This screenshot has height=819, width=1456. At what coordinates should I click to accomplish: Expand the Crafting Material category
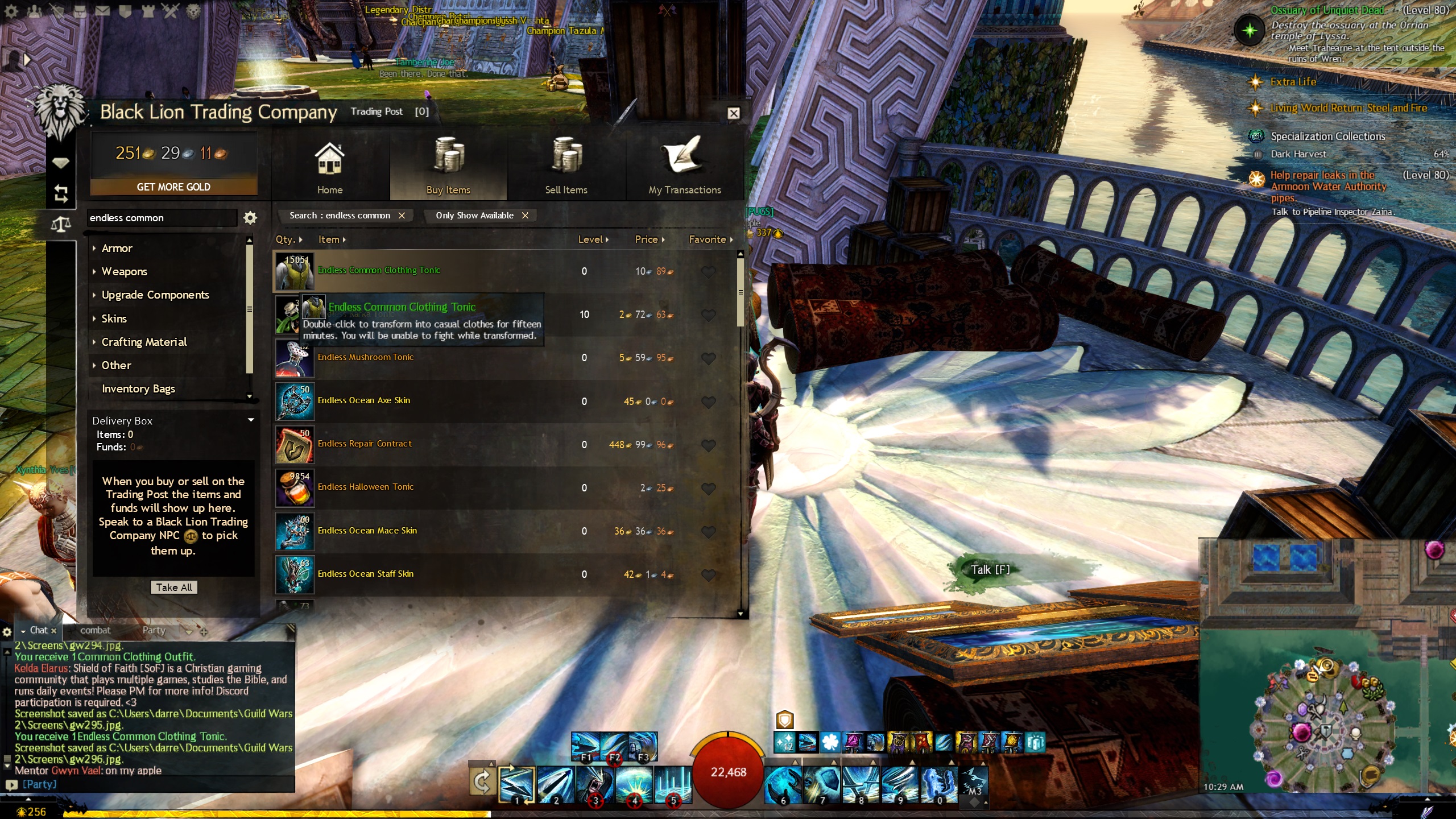click(x=144, y=342)
